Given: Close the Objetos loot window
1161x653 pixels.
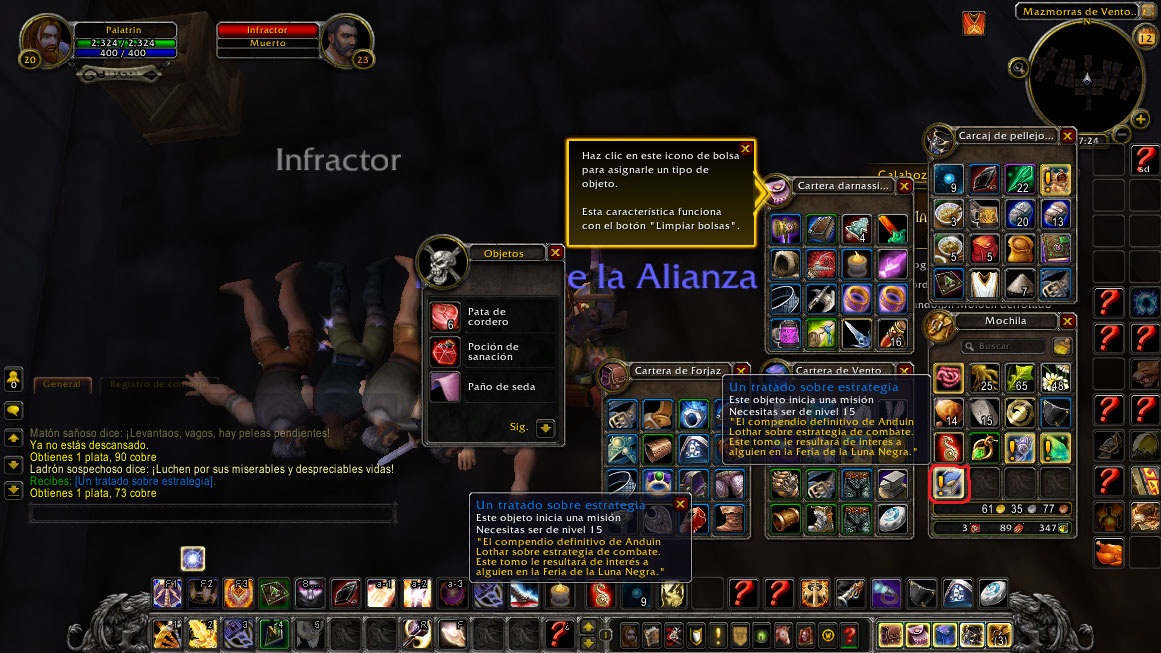Looking at the screenshot, I should [x=556, y=253].
